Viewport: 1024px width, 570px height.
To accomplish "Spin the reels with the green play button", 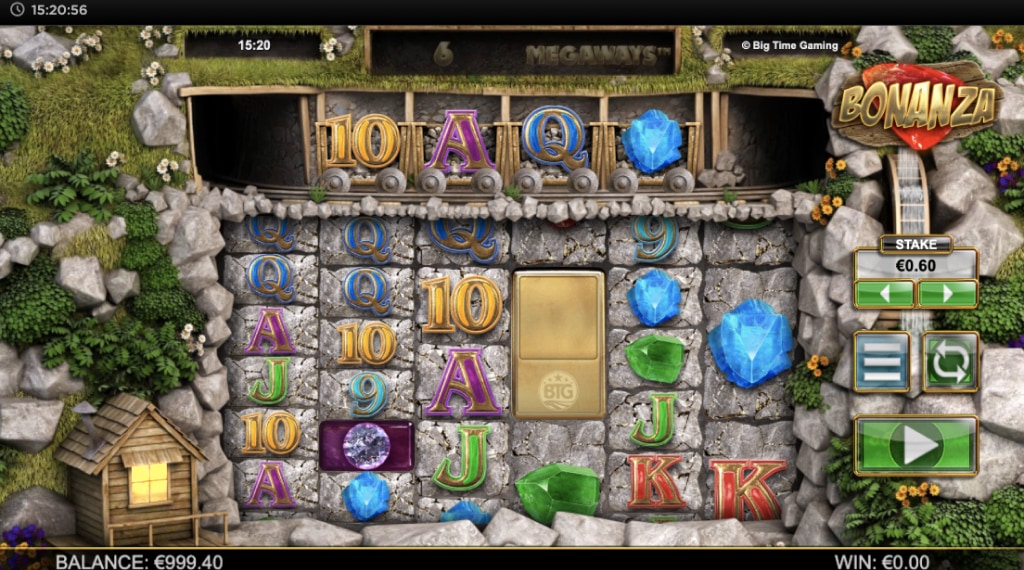I will point(915,445).
